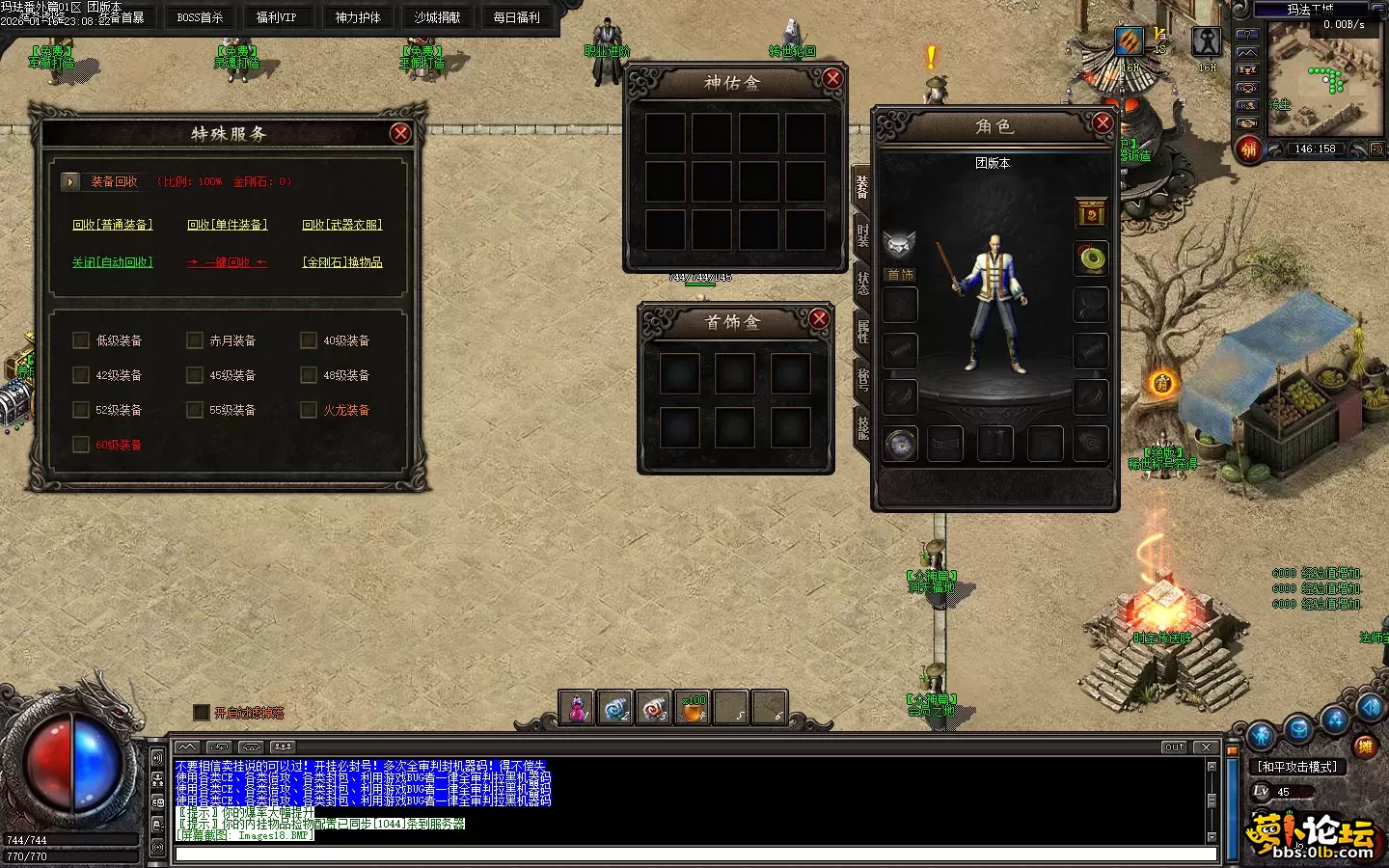
Task: Turn off auto recycle via 关闭[自动回收]
Action: pos(112,262)
